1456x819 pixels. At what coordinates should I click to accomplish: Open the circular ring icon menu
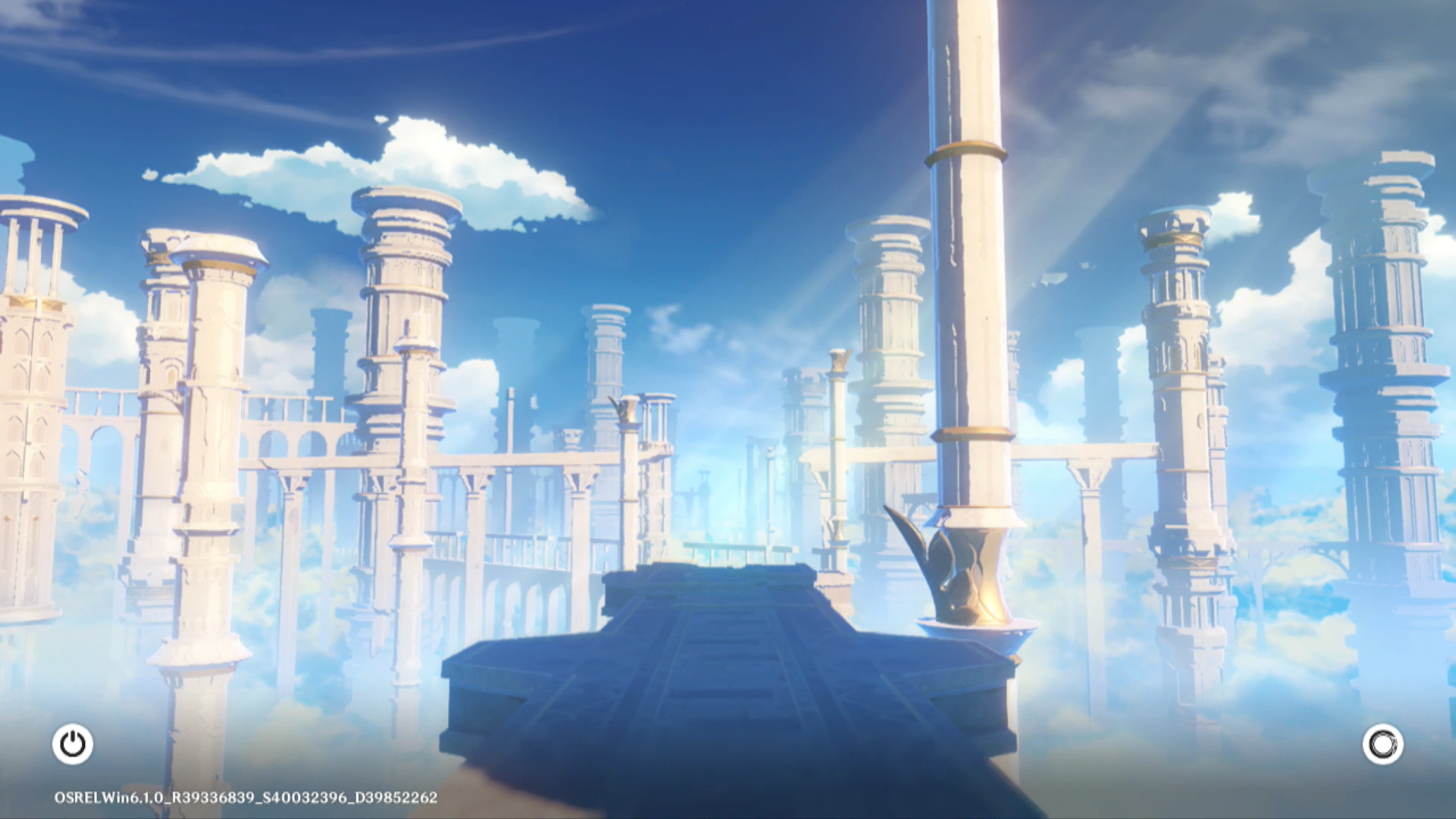coord(1382,744)
